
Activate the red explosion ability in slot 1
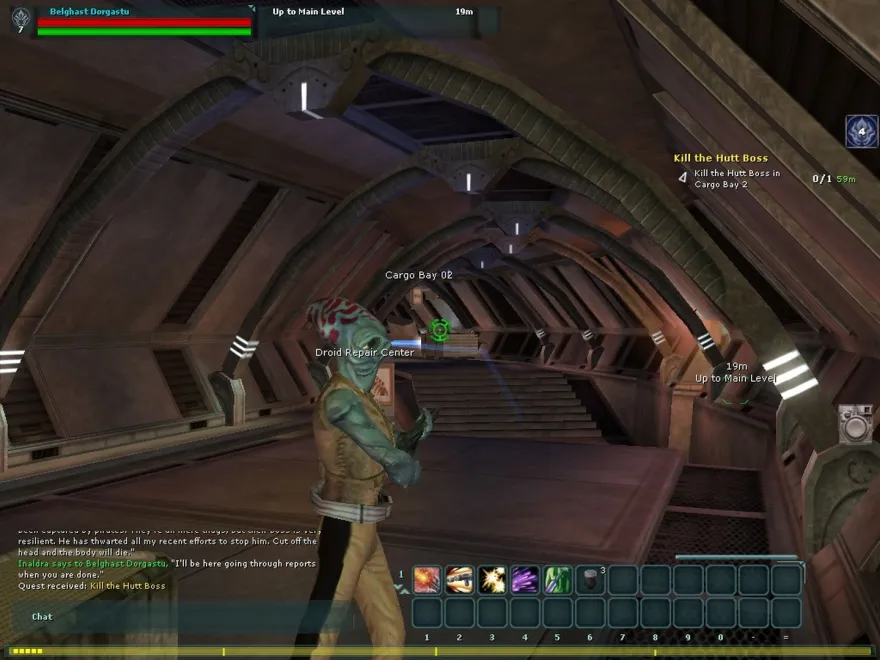(x=427, y=580)
